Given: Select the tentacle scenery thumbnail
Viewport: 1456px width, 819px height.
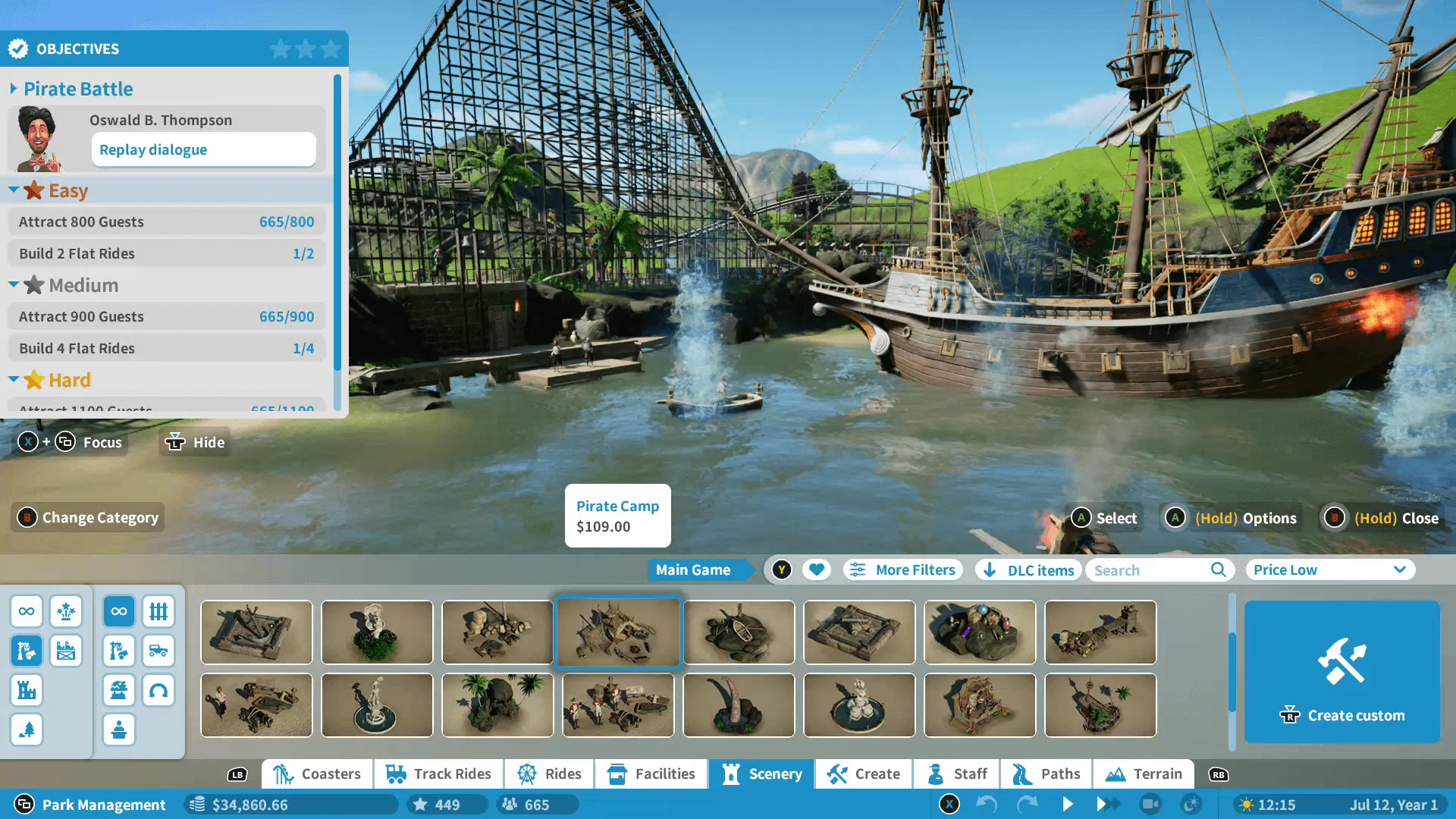Looking at the screenshot, I should coord(739,705).
